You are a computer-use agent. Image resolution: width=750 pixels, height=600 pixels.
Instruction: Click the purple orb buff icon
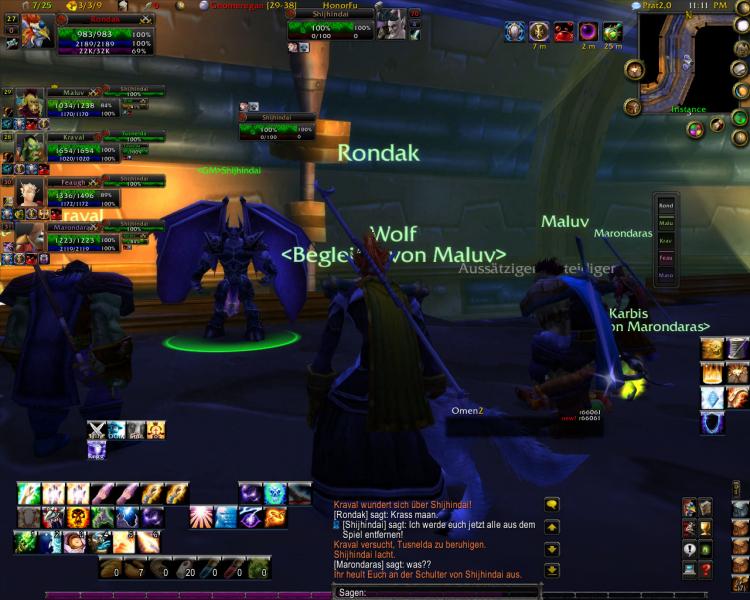589,31
